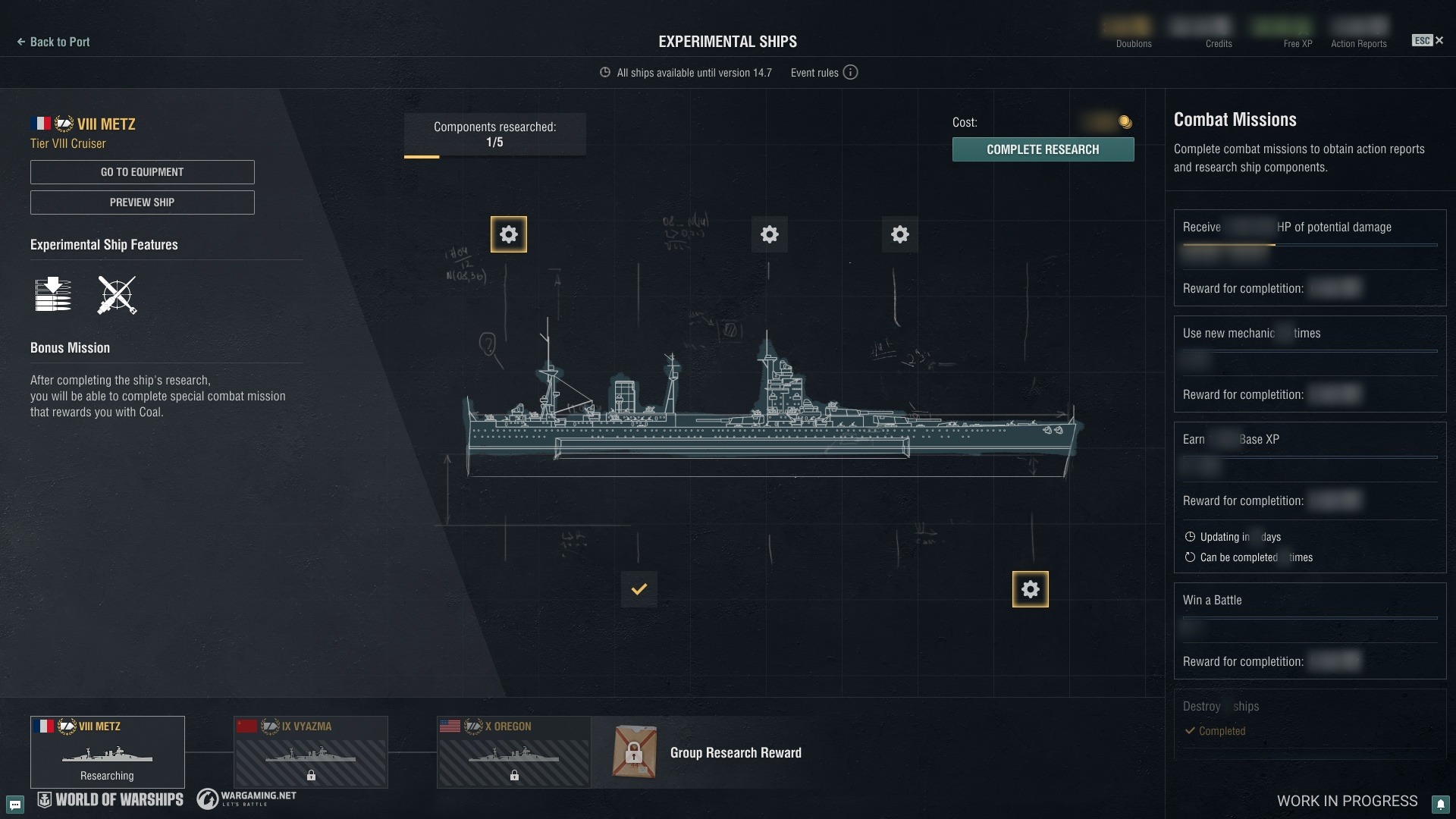Image resolution: width=1456 pixels, height=819 pixels.
Task: Preview the Metz ship
Action: click(x=143, y=202)
